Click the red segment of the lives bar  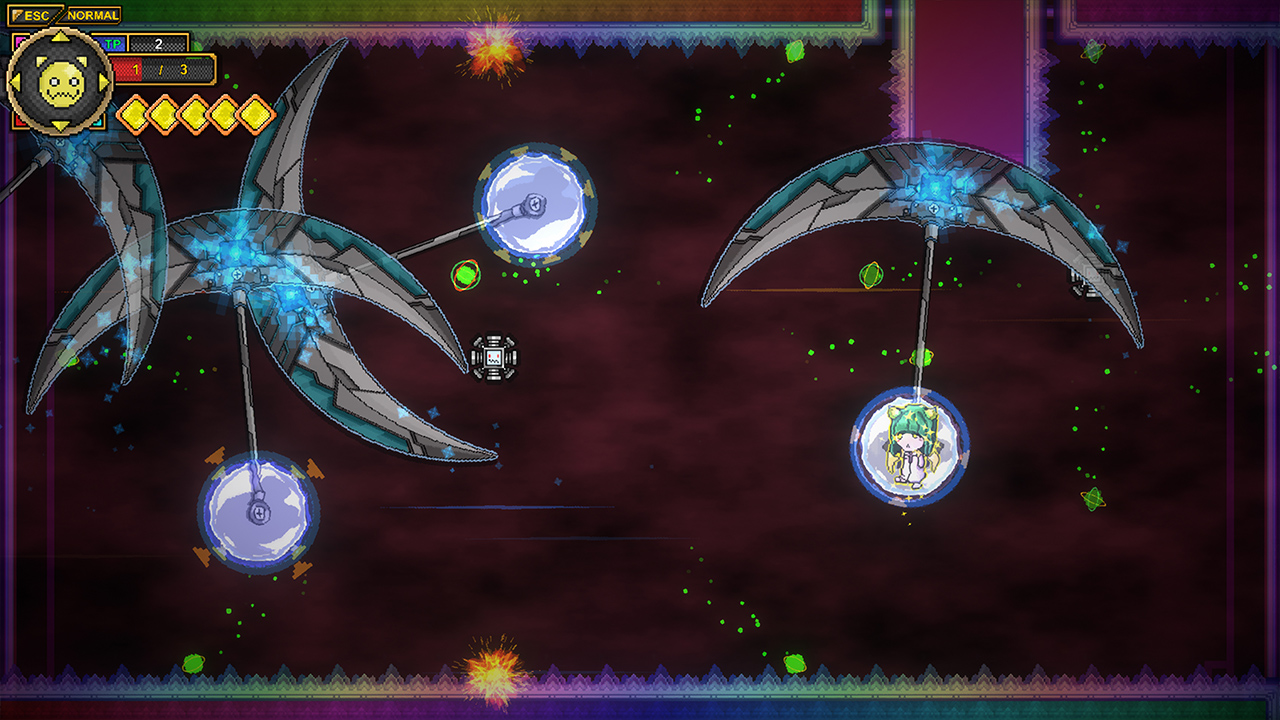(127, 70)
